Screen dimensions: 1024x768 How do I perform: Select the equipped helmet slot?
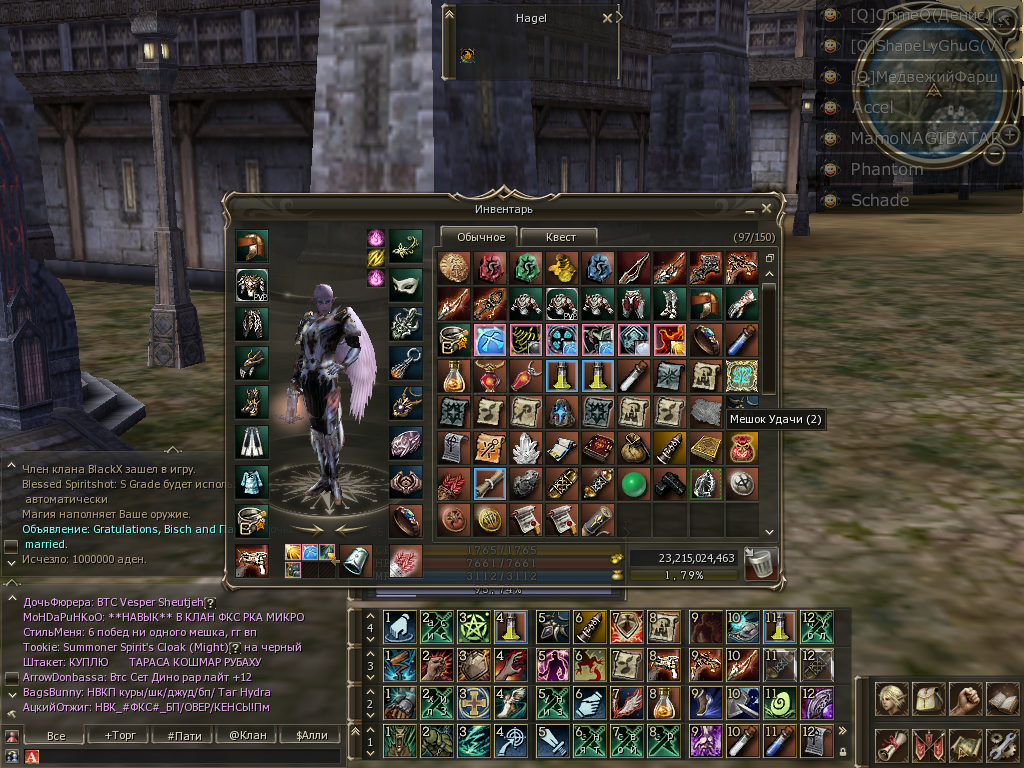click(251, 245)
